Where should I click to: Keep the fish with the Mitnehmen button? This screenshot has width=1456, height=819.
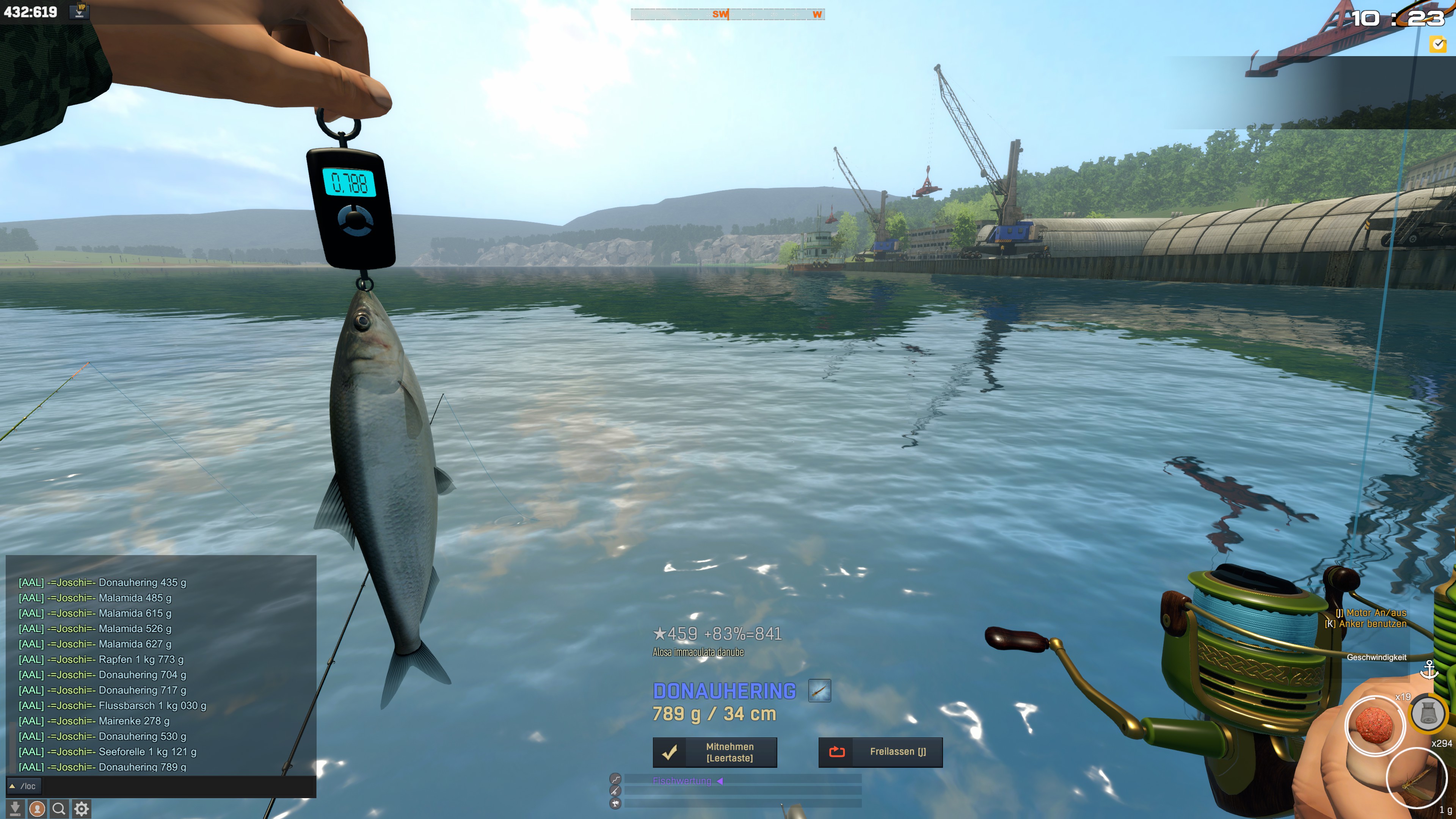click(x=714, y=752)
